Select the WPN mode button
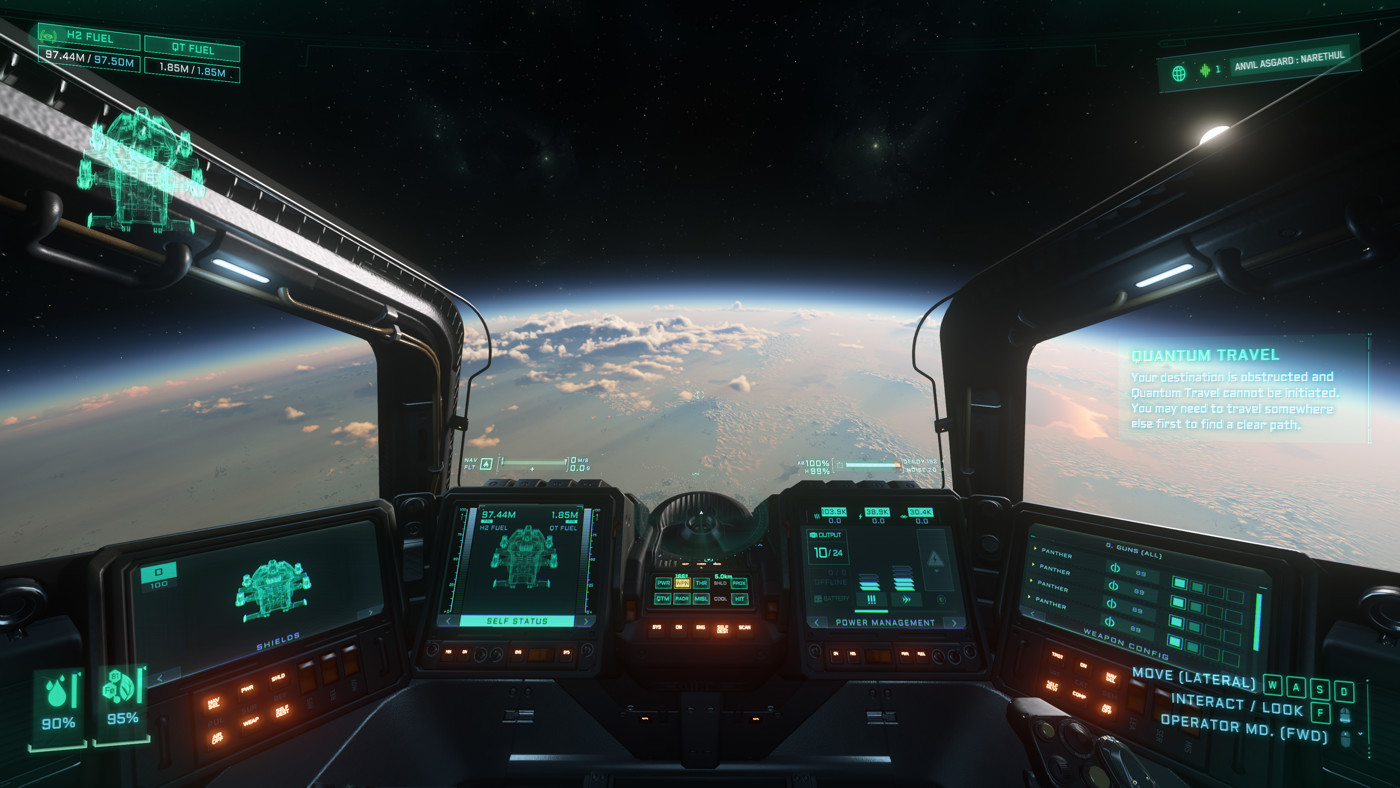 [x=682, y=583]
